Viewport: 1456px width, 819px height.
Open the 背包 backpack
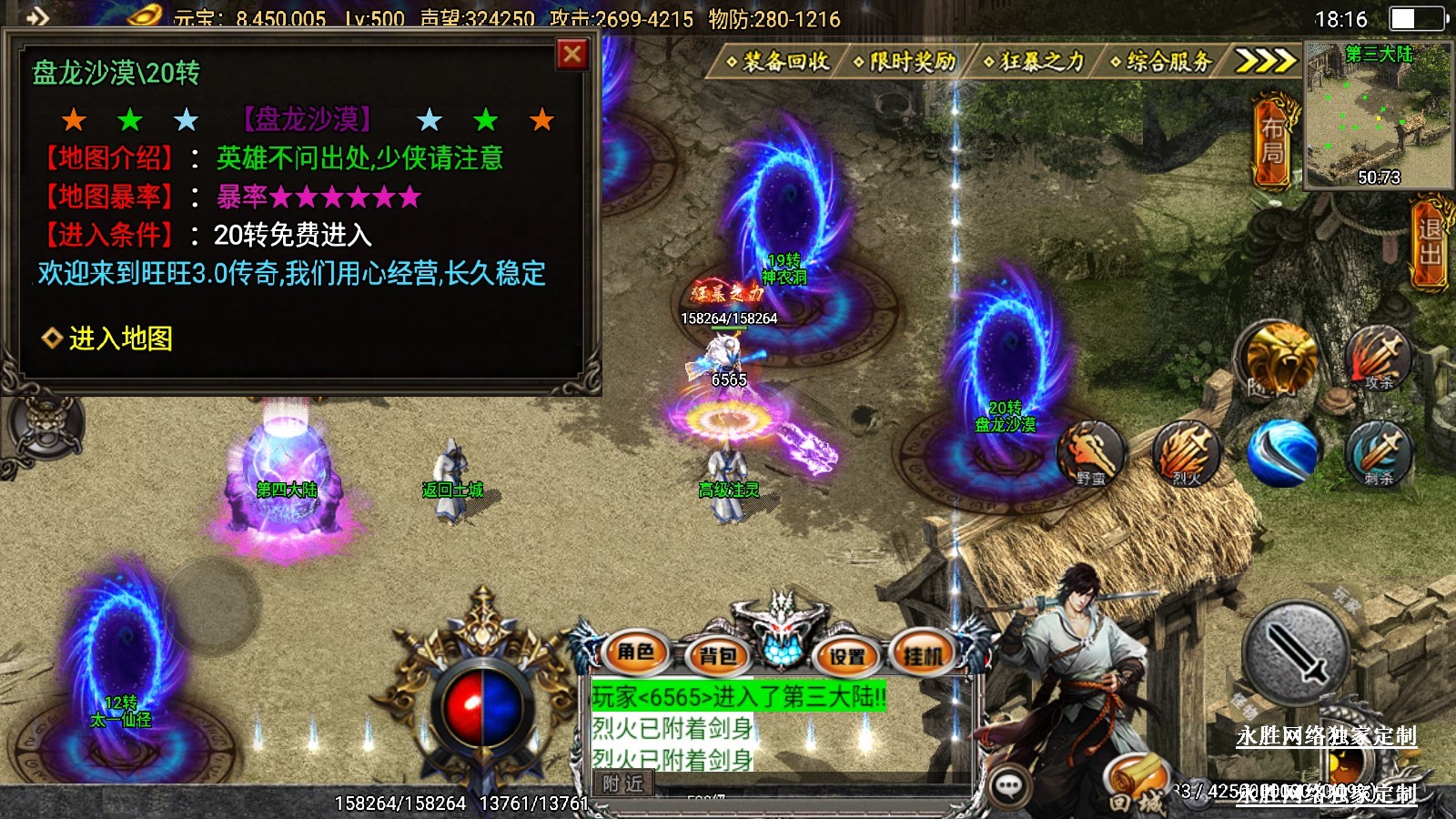pyautogui.click(x=718, y=655)
